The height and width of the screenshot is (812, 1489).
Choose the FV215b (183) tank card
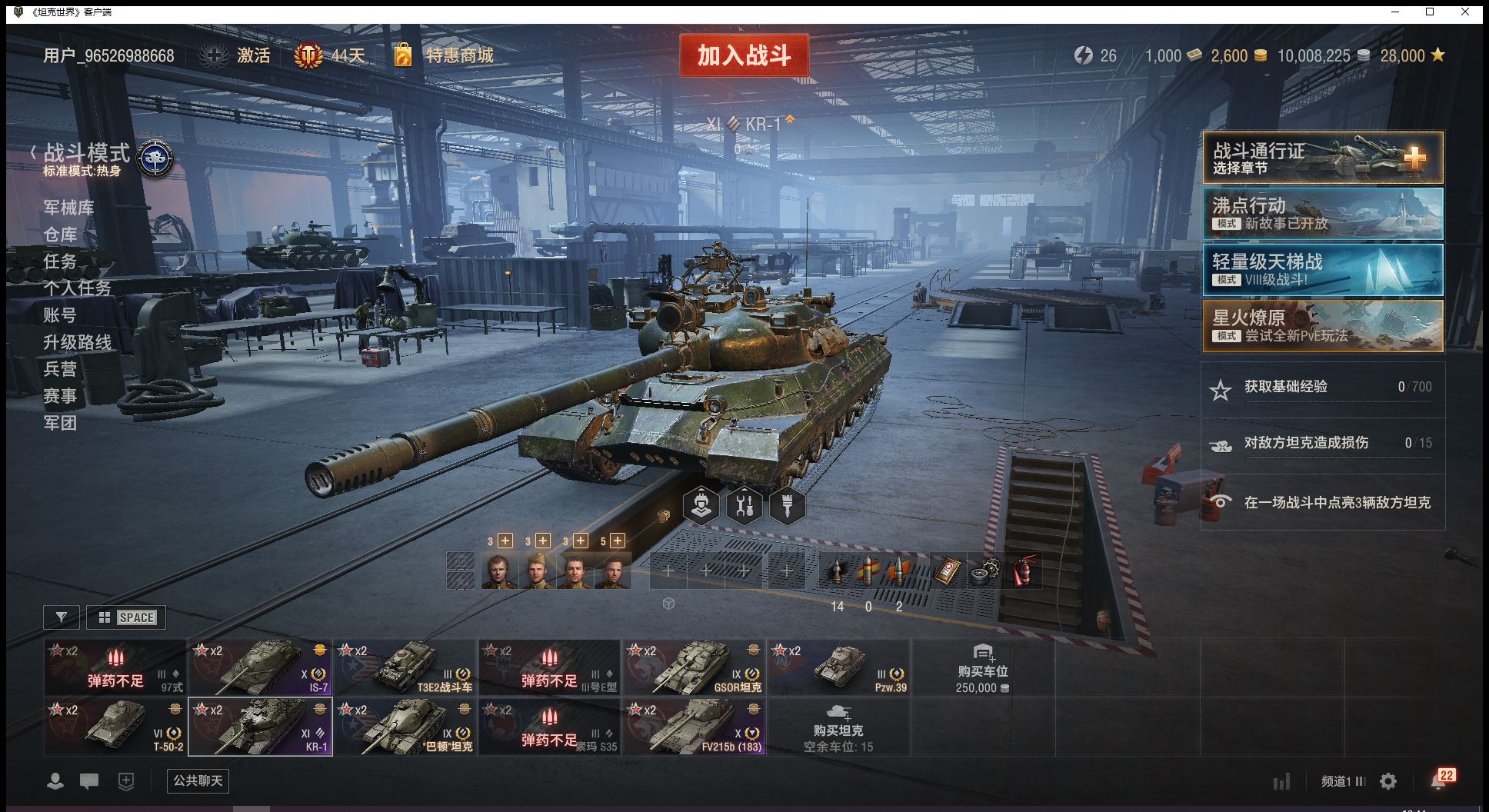point(694,727)
